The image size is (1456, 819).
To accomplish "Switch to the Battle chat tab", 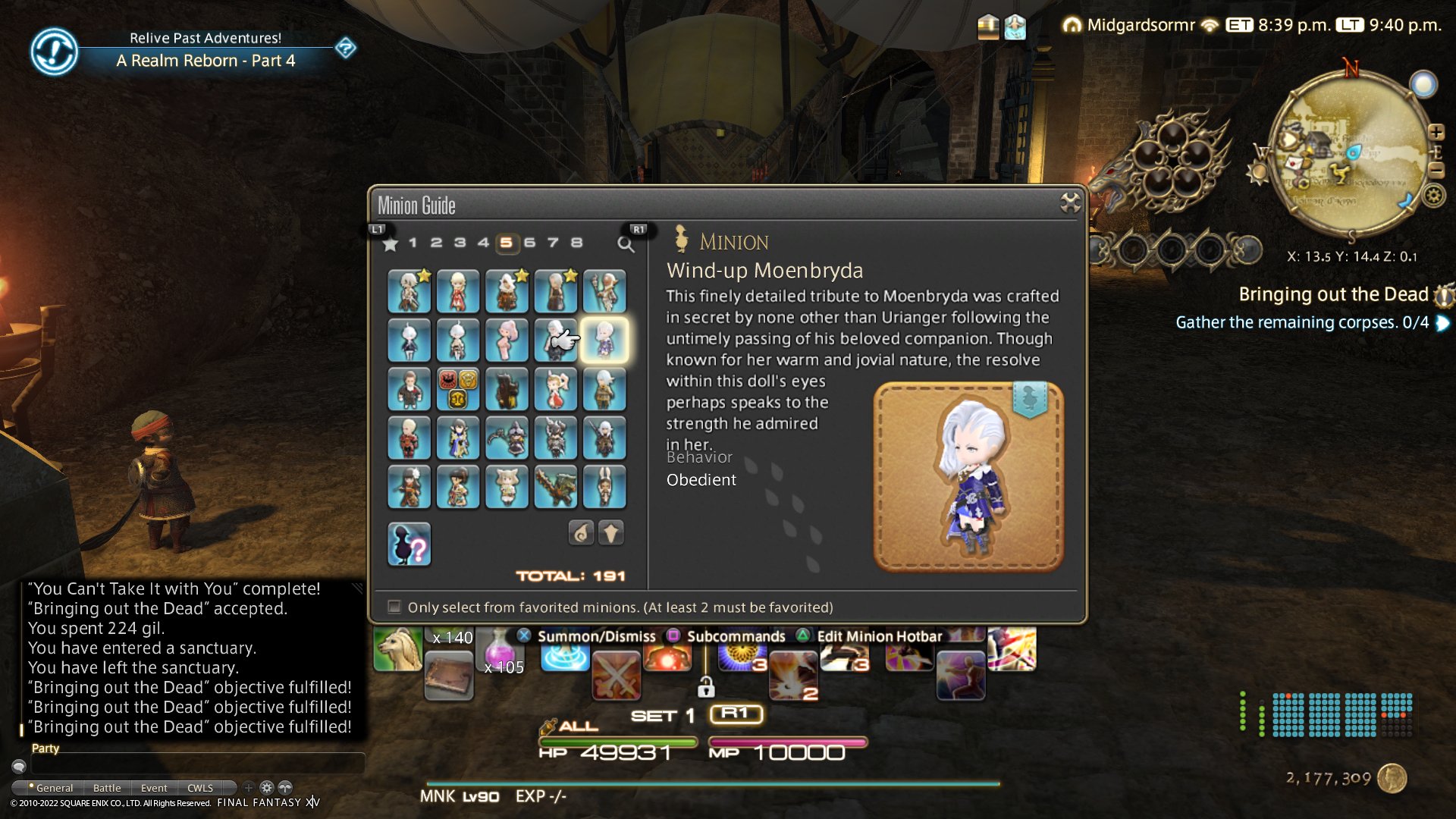I will click(x=106, y=788).
